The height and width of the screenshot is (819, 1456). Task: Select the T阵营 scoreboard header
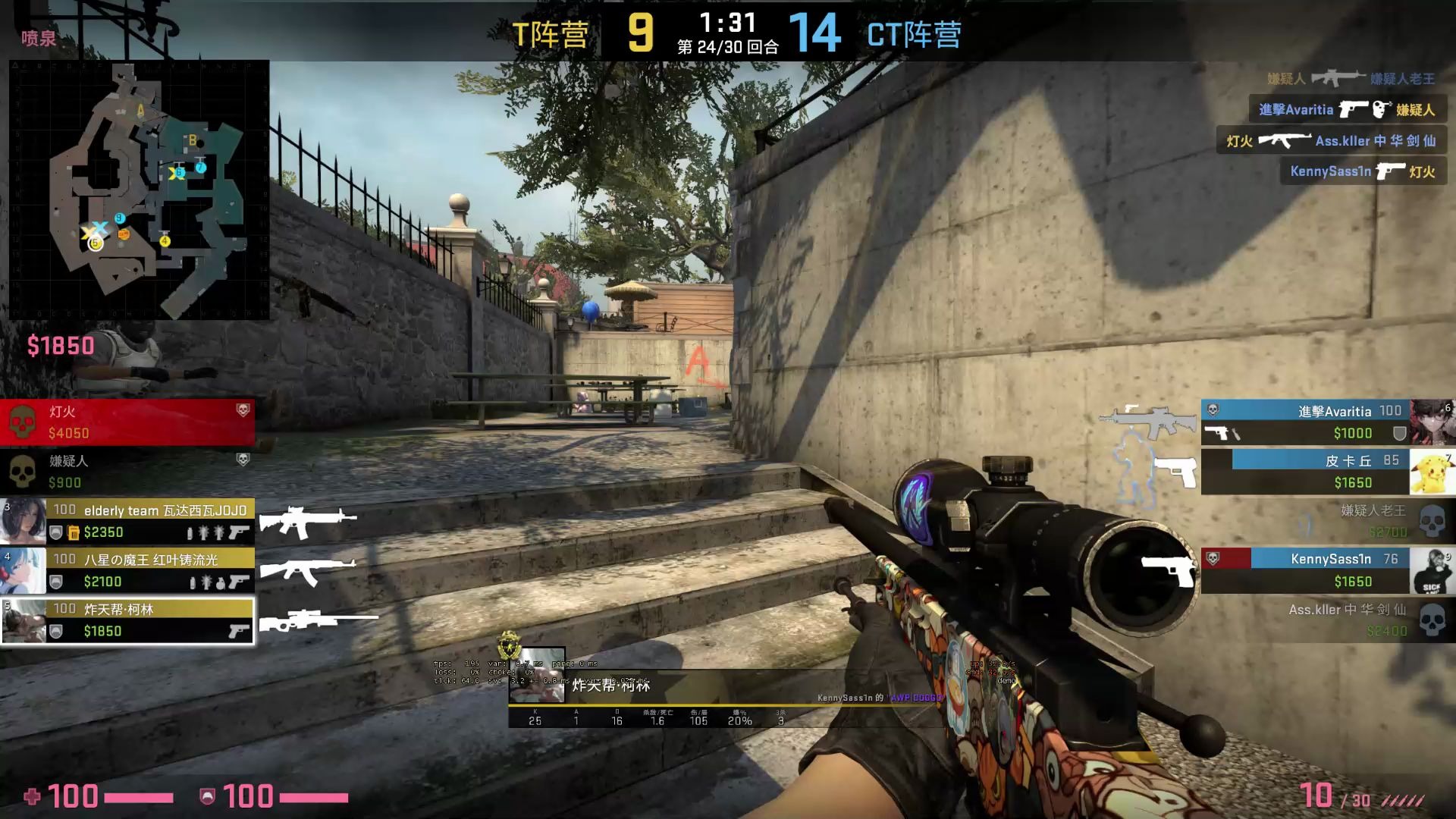click(x=552, y=36)
